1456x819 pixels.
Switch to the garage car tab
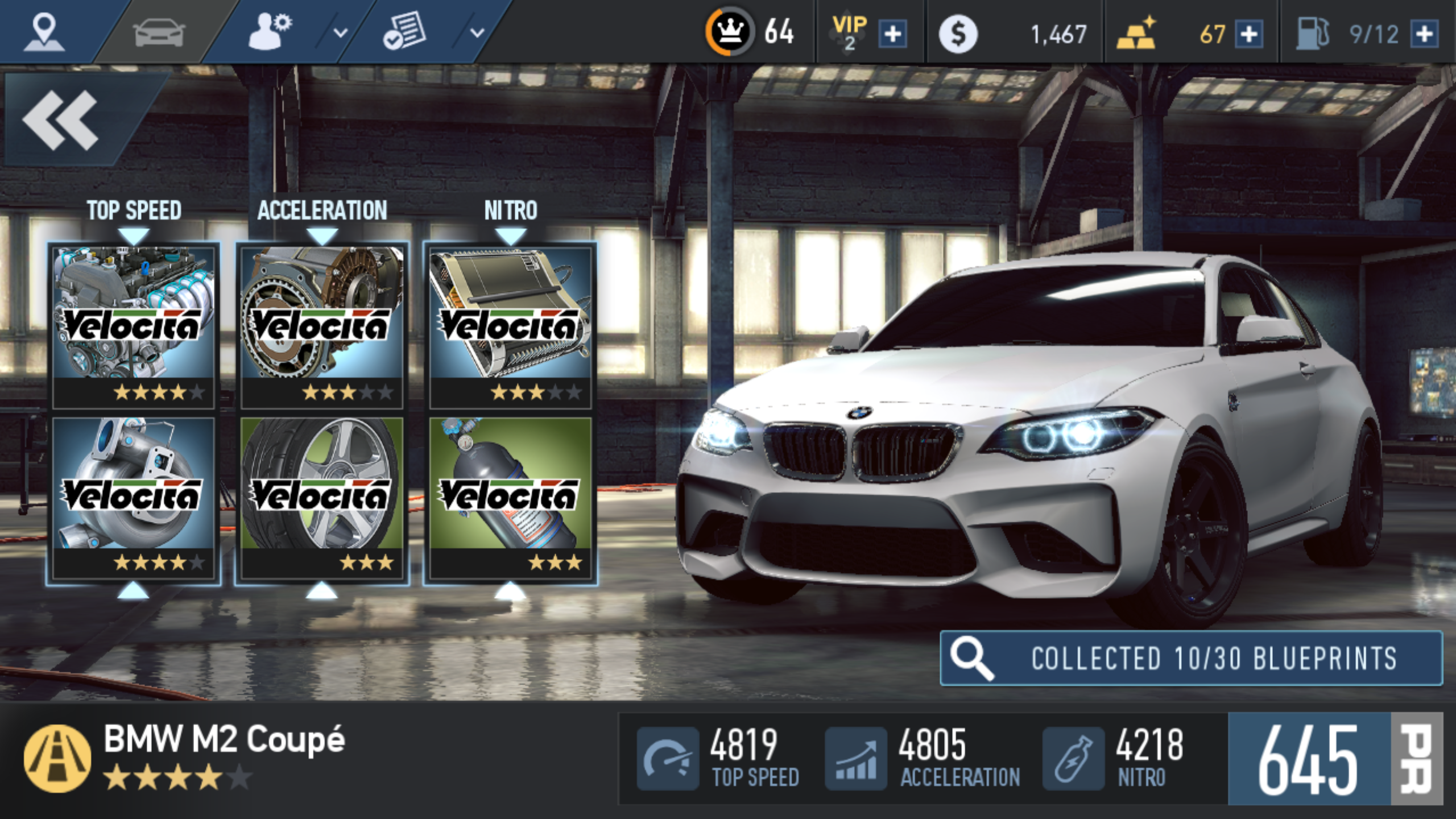click(x=159, y=33)
